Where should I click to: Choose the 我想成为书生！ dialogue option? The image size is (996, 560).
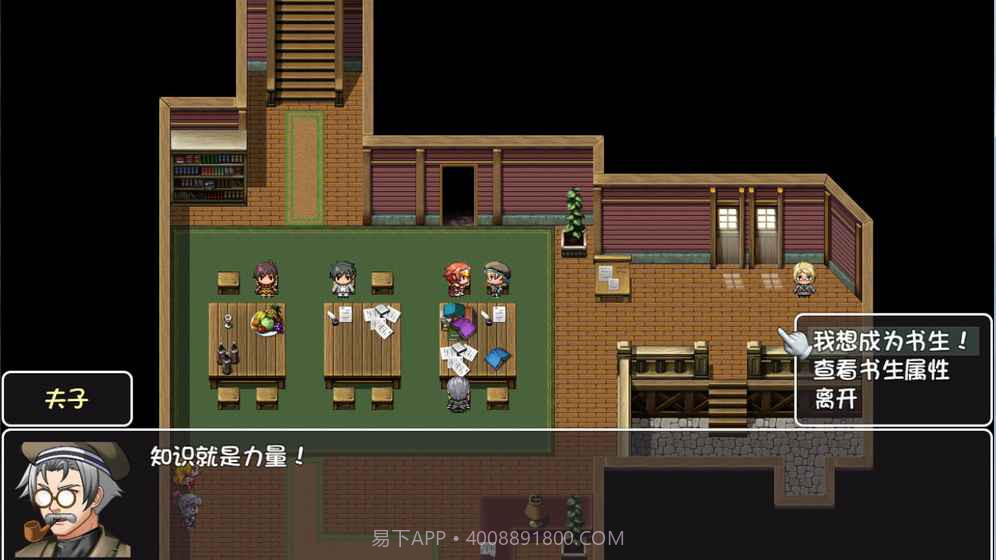[x=890, y=341]
